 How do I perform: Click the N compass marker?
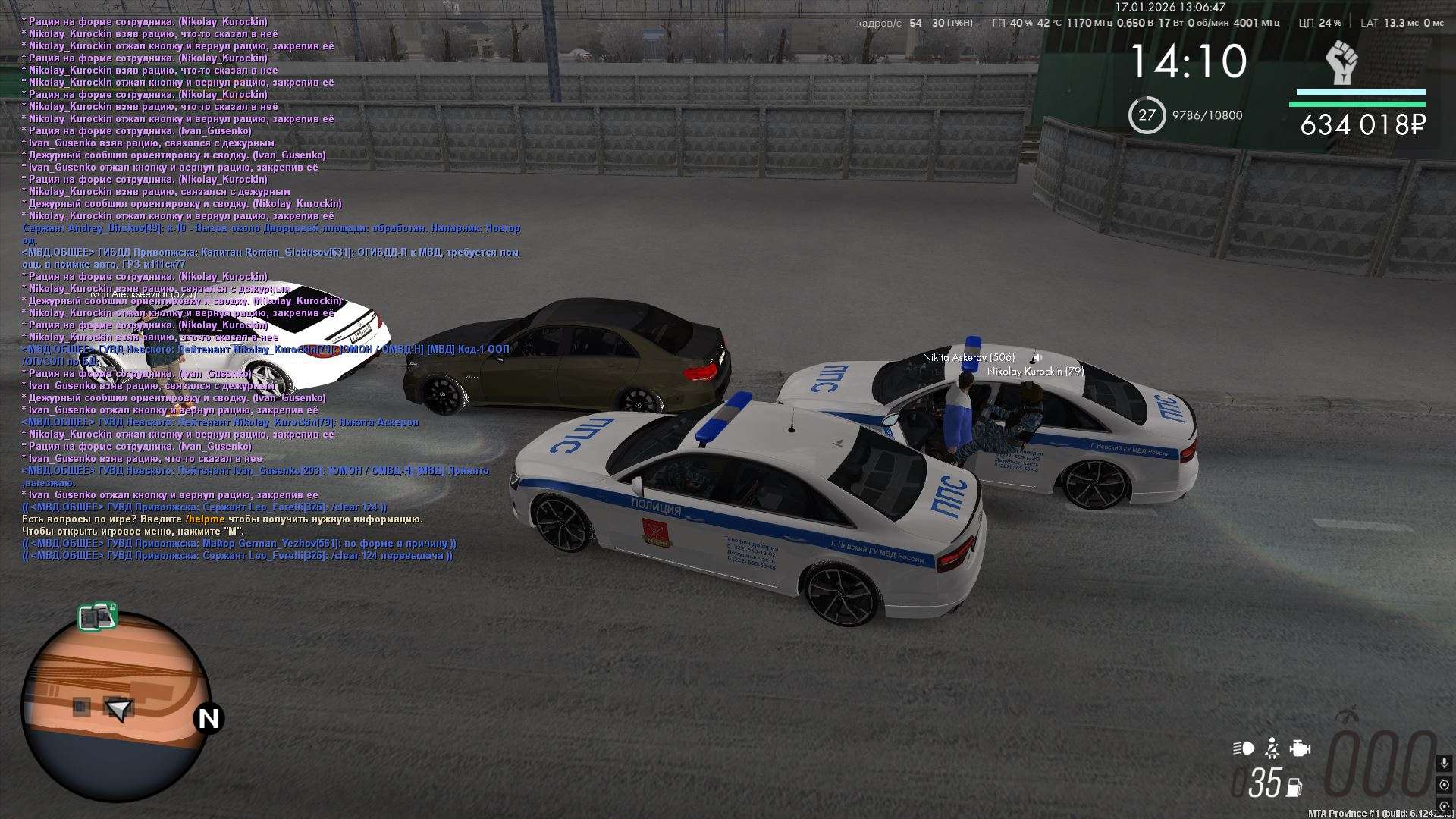[x=209, y=718]
